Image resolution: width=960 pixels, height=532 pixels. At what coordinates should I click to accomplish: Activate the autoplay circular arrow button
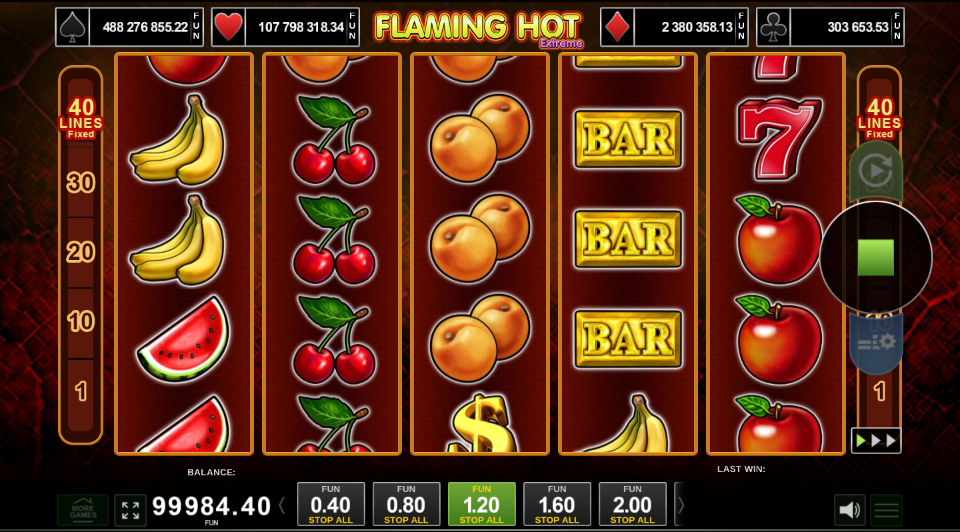pyautogui.click(x=875, y=172)
